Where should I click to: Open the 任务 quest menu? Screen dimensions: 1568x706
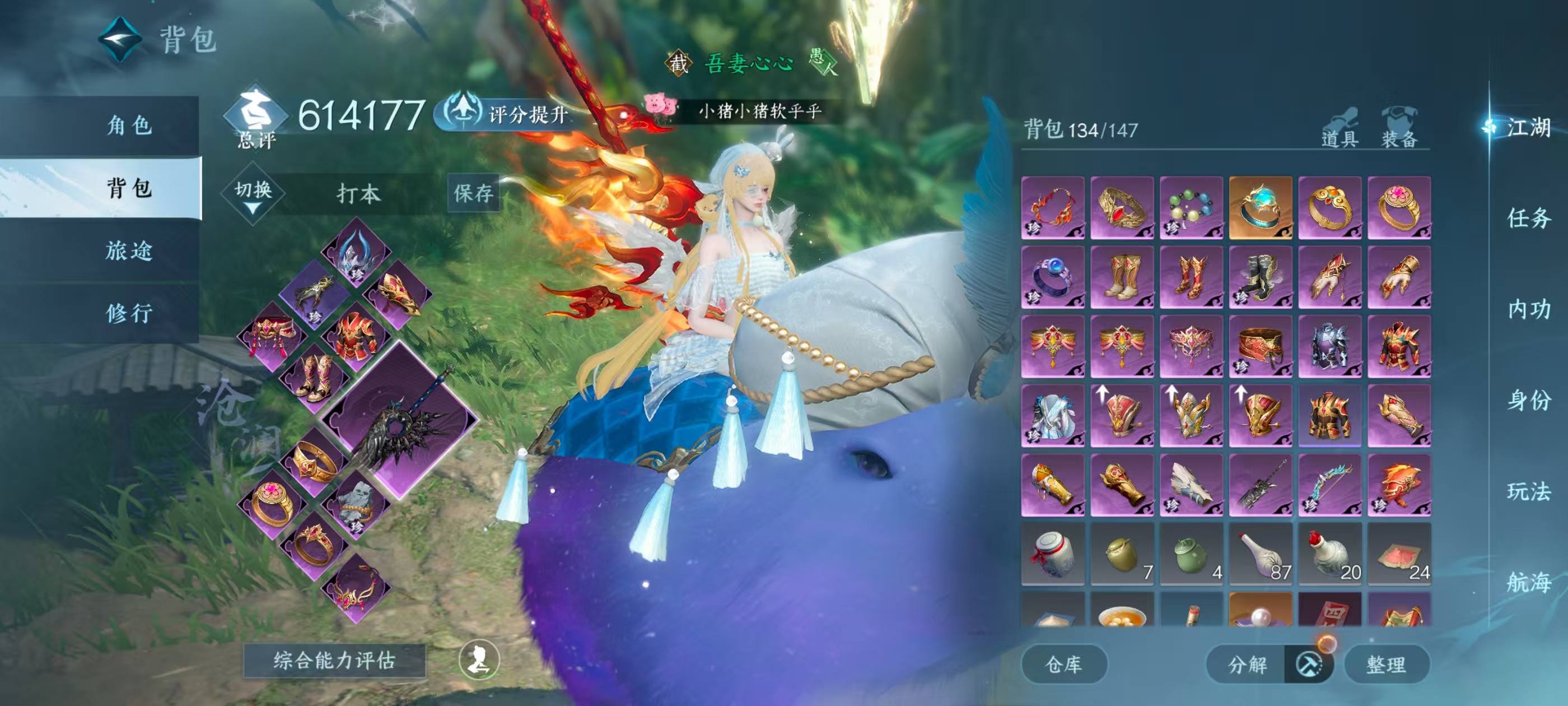pos(1528,218)
